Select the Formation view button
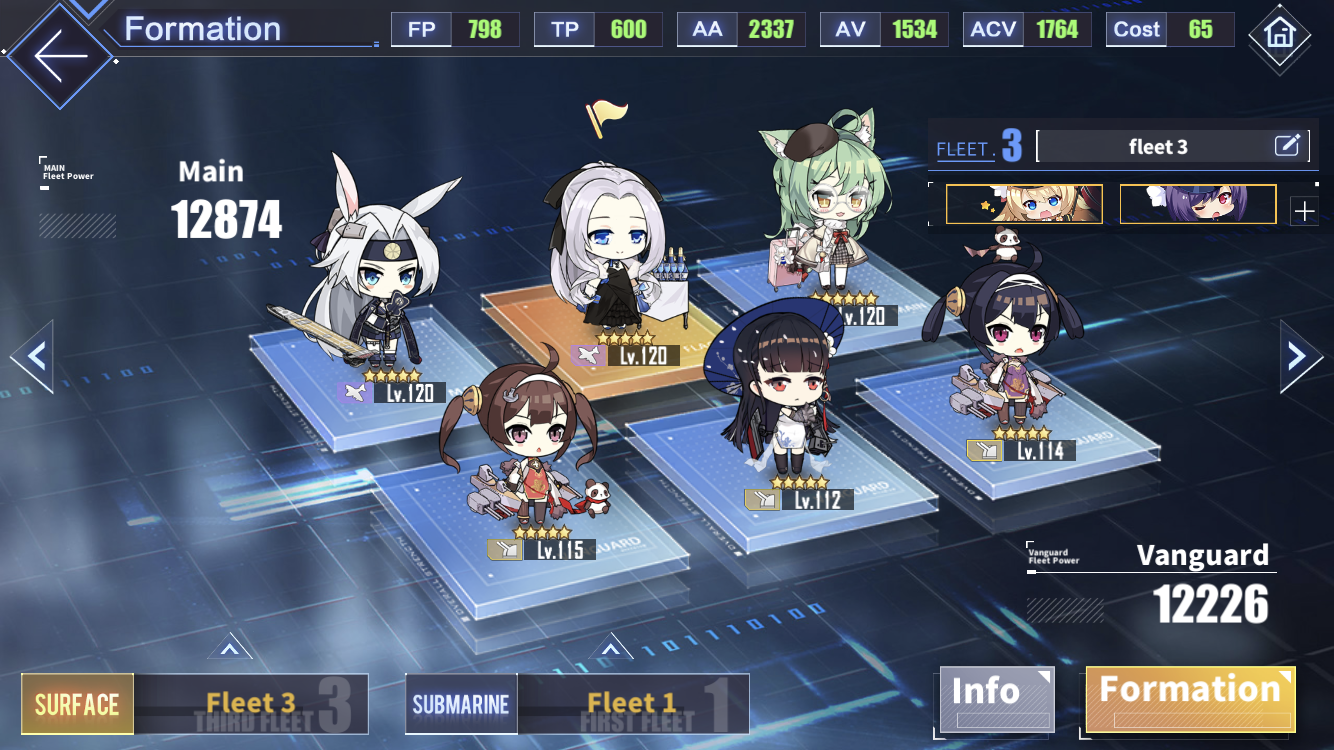This screenshot has height=750, width=1334. click(x=1190, y=697)
